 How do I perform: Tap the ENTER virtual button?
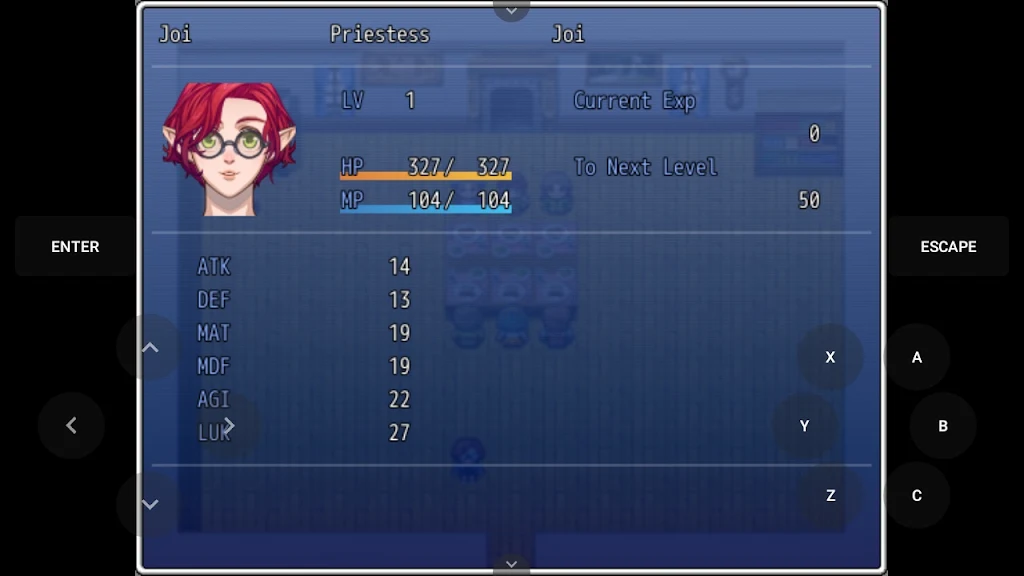[x=75, y=246]
